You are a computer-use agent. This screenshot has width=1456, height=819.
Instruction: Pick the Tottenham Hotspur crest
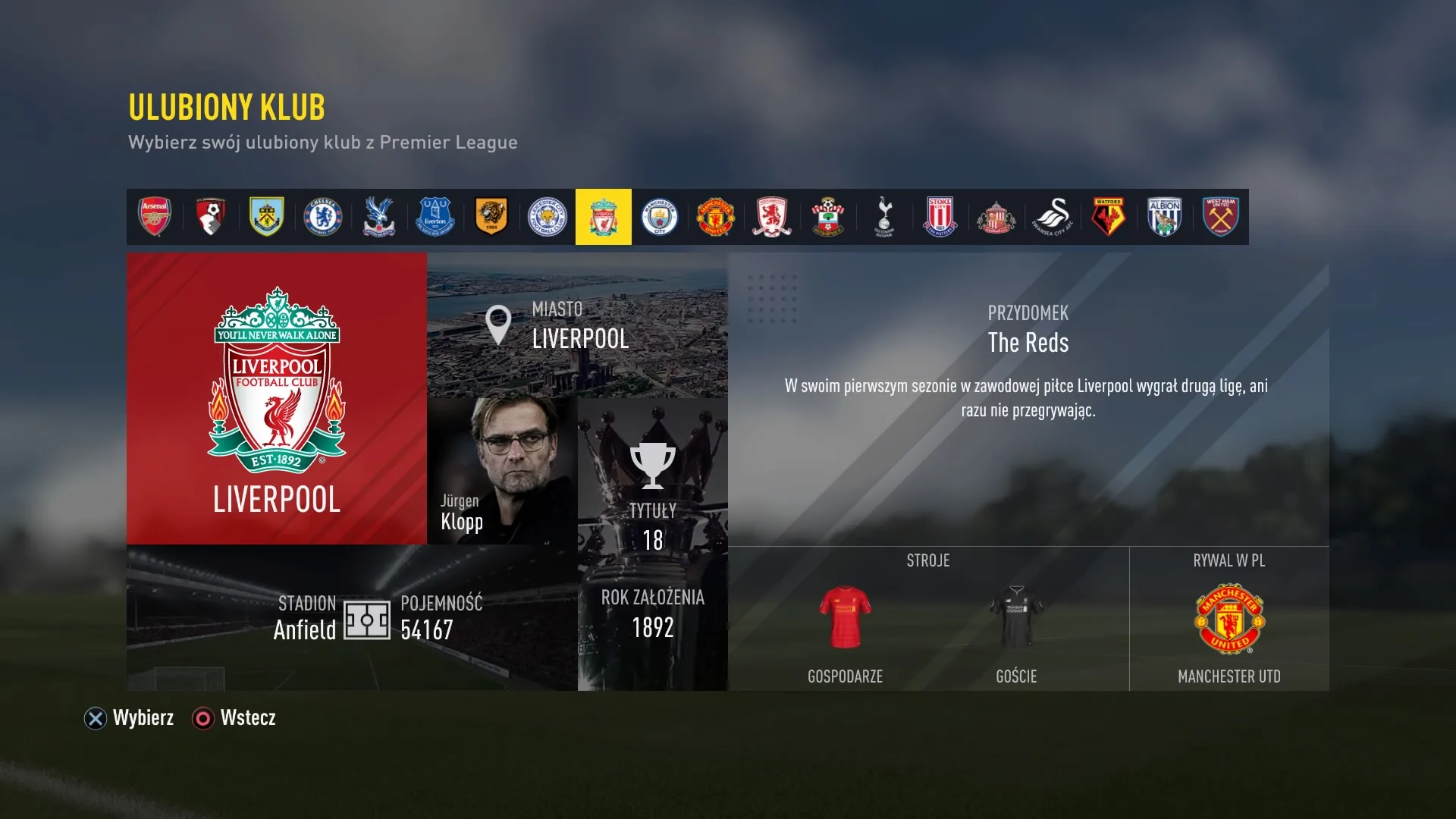tap(884, 217)
